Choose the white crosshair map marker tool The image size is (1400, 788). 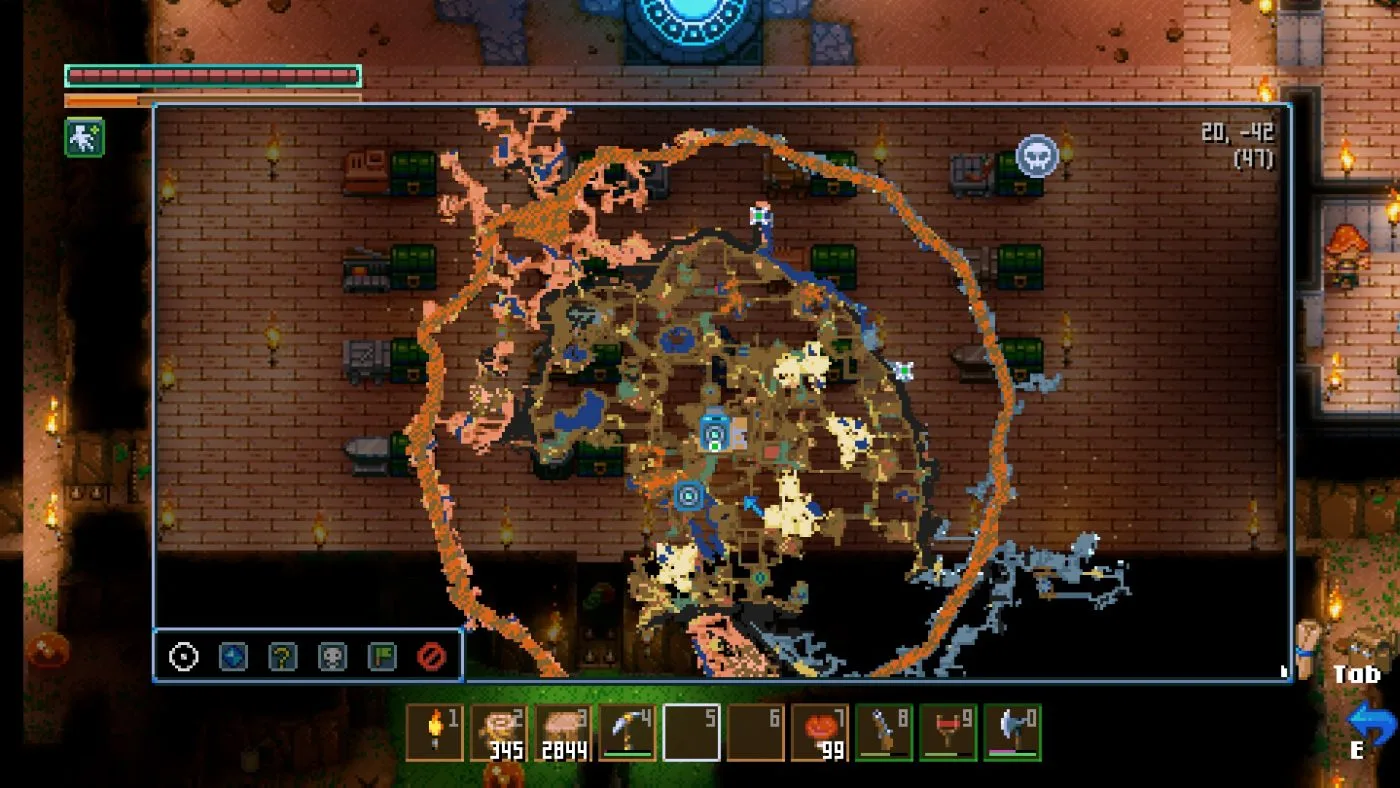[184, 657]
